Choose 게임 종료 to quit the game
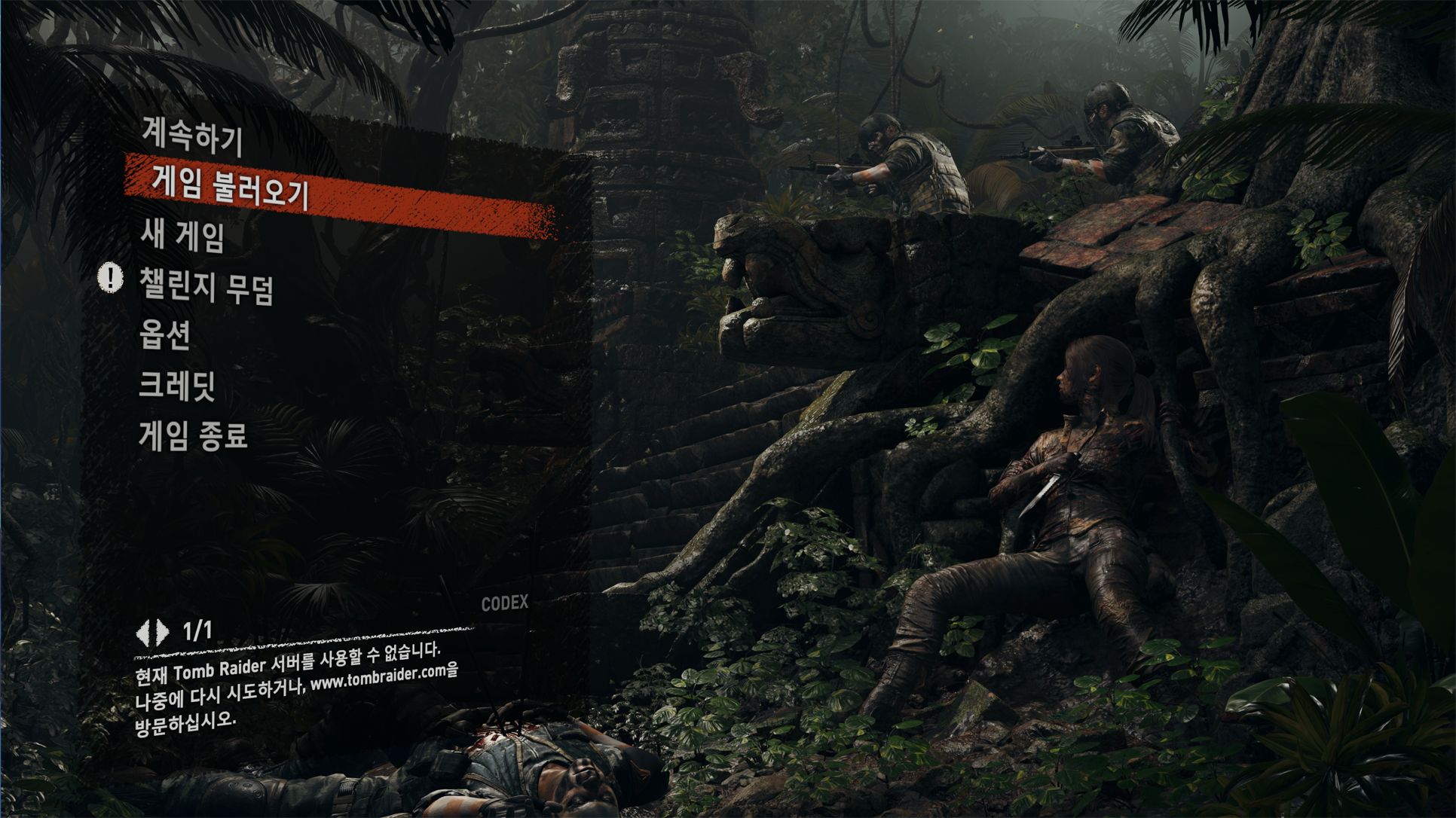1456x818 pixels. [194, 435]
